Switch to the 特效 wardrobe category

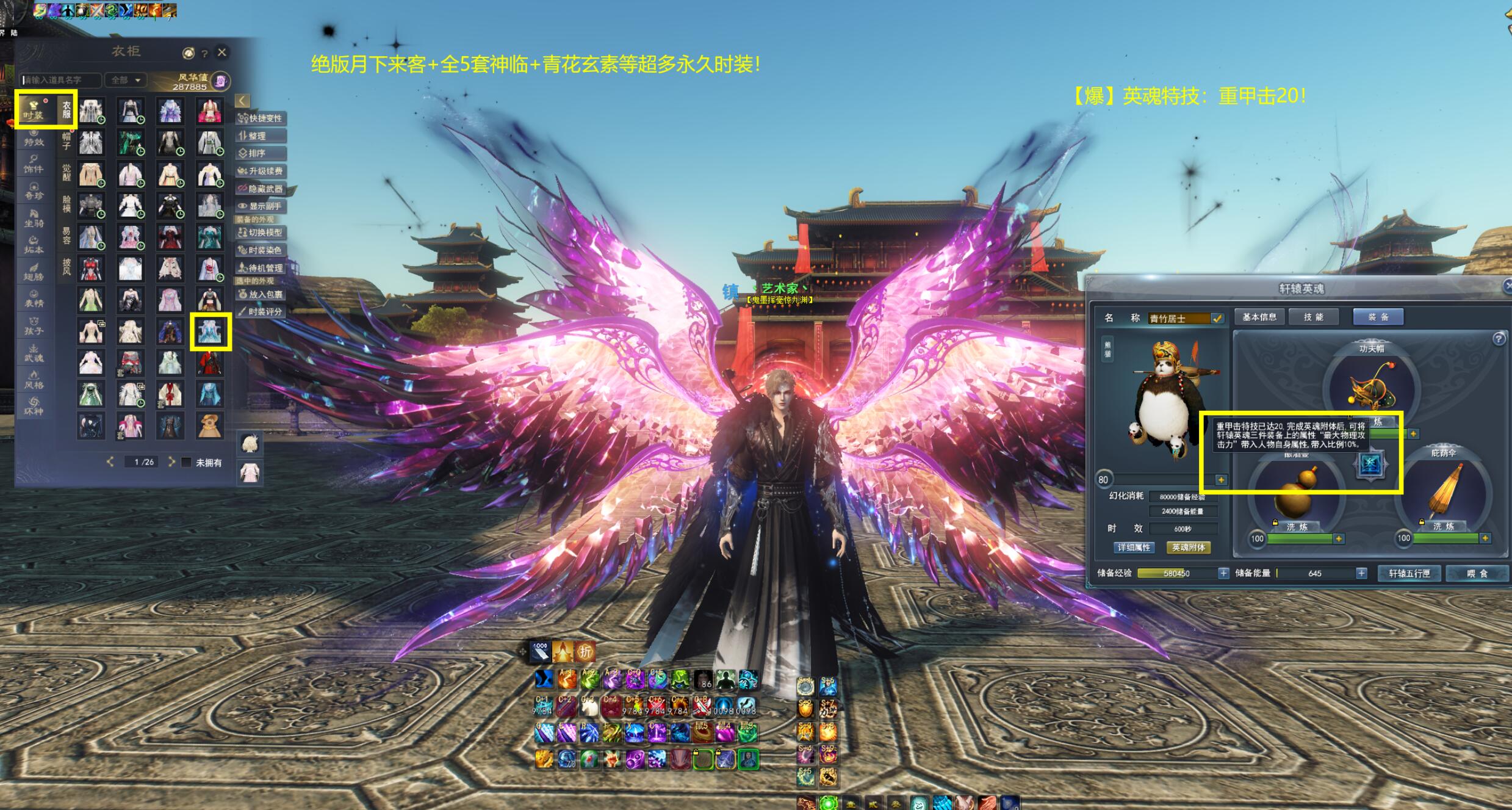(x=34, y=137)
